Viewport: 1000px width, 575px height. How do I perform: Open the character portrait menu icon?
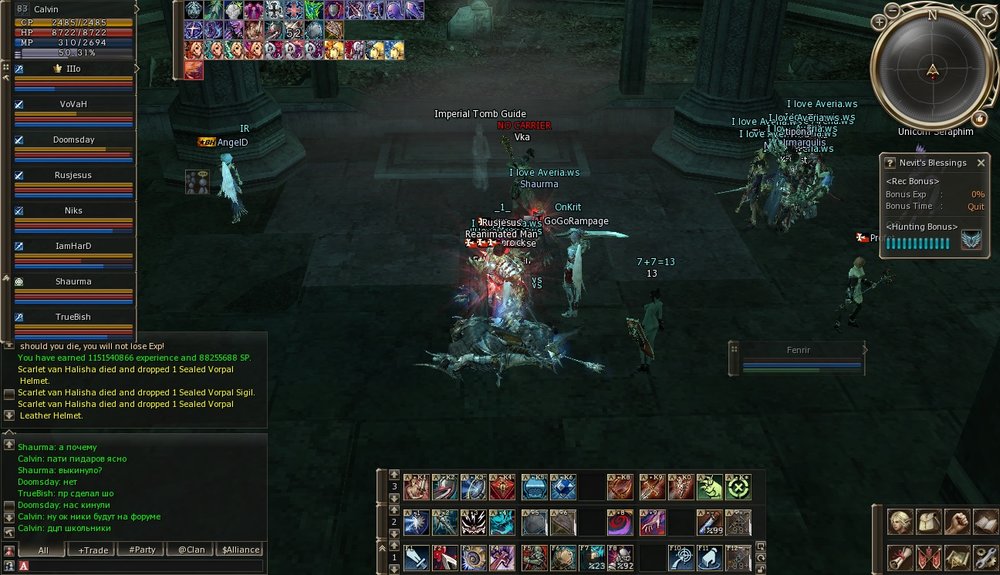click(x=901, y=522)
